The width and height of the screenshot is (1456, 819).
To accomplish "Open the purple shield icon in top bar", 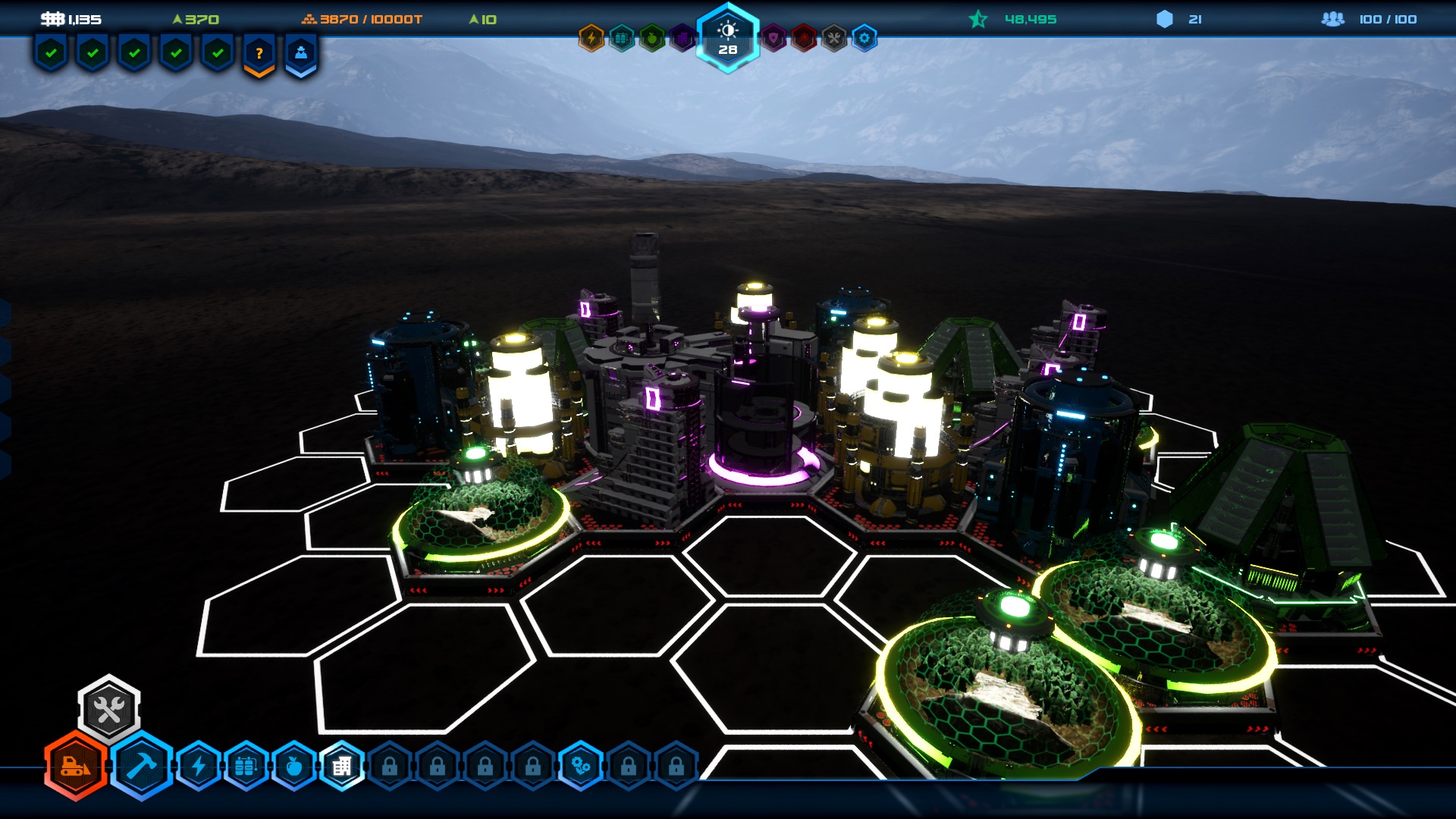I will pos(773,38).
